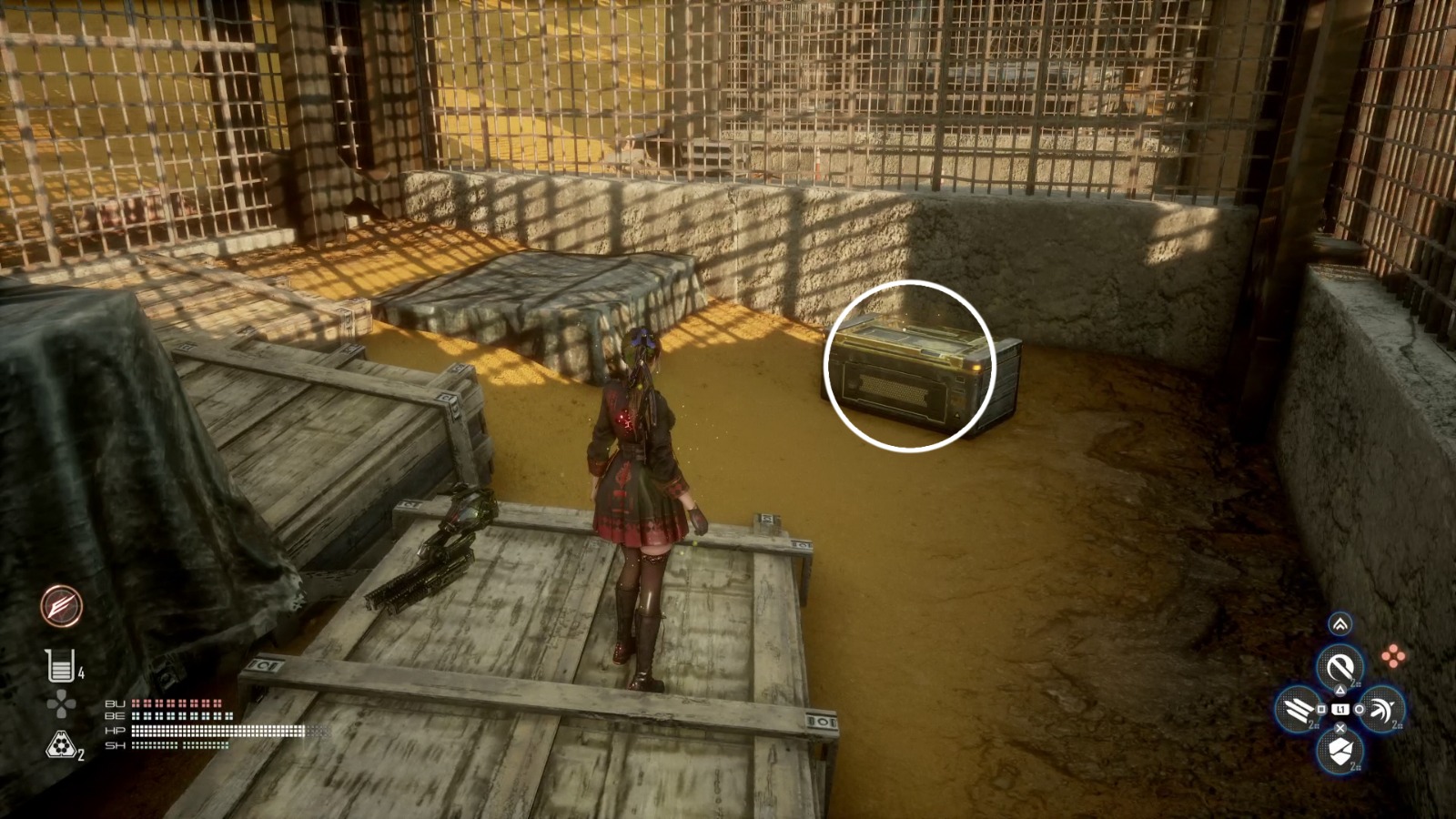The height and width of the screenshot is (819, 1456).
Task: Click the L1 prompt at the skill wheel center
Action: (1340, 710)
